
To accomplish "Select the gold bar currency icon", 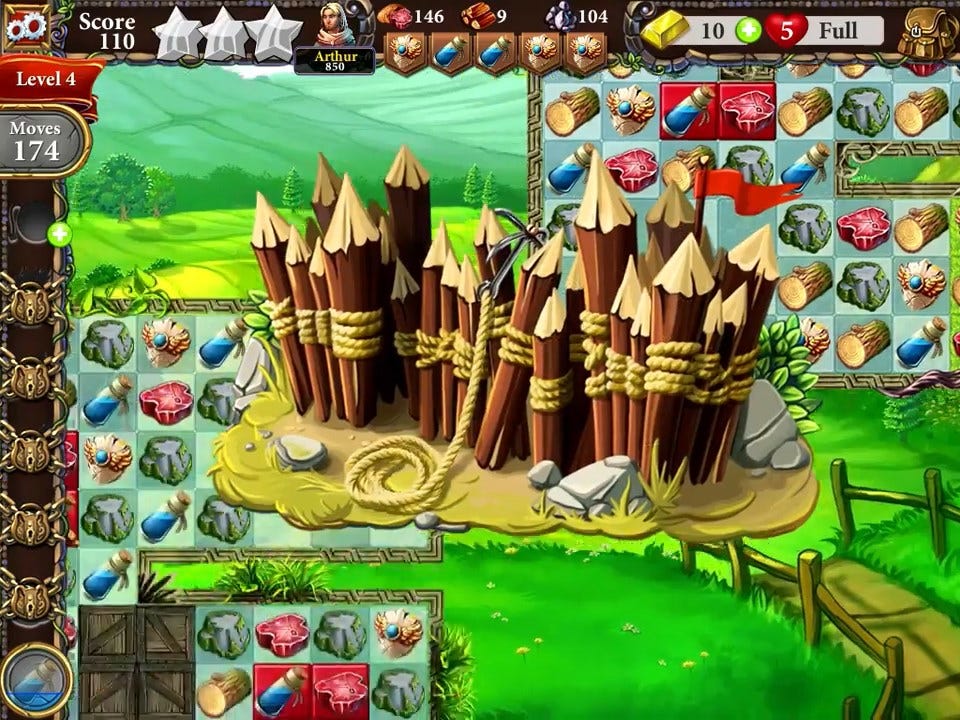I will (665, 32).
